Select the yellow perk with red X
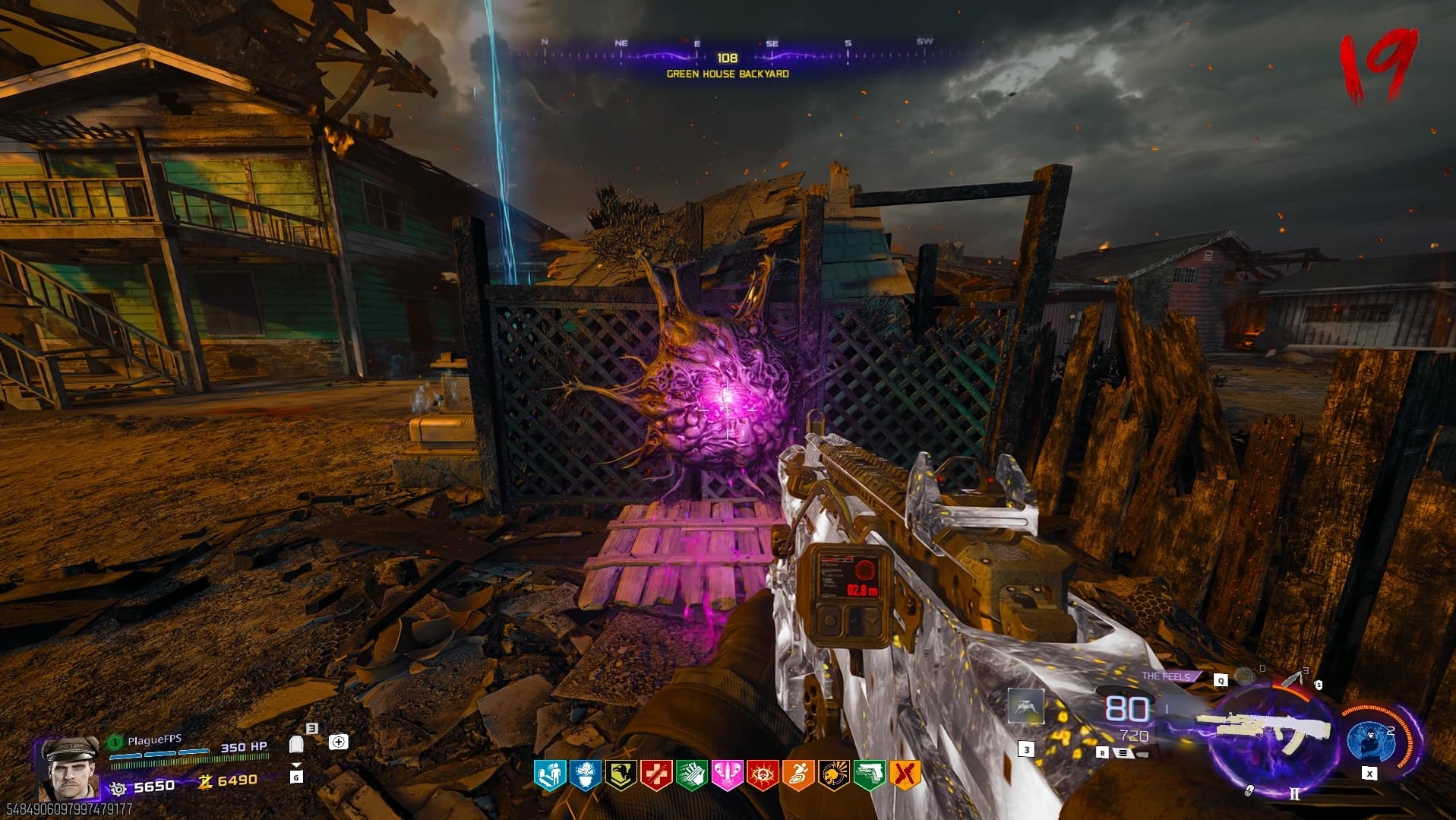This screenshot has width=1456, height=820. 905,775
